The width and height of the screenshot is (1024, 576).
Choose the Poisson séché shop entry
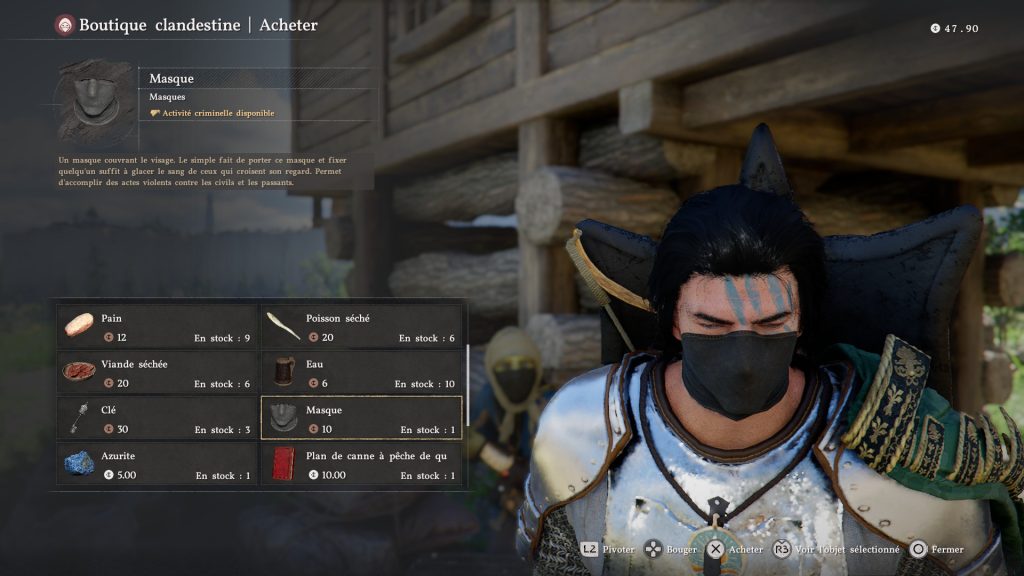click(x=361, y=326)
